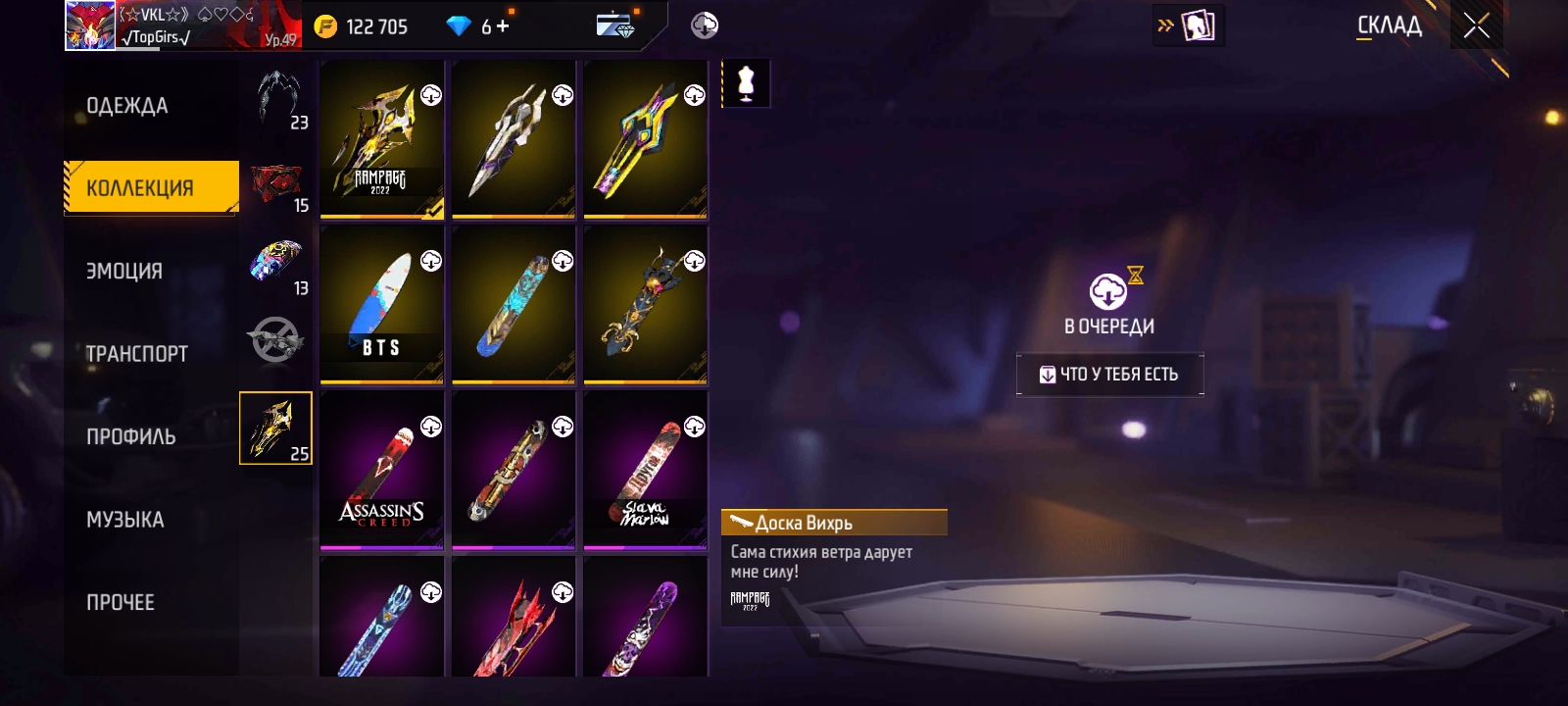Open the cards icon beside СКЛАД
The width and height of the screenshot is (1568, 706).
pyautogui.click(x=1198, y=26)
